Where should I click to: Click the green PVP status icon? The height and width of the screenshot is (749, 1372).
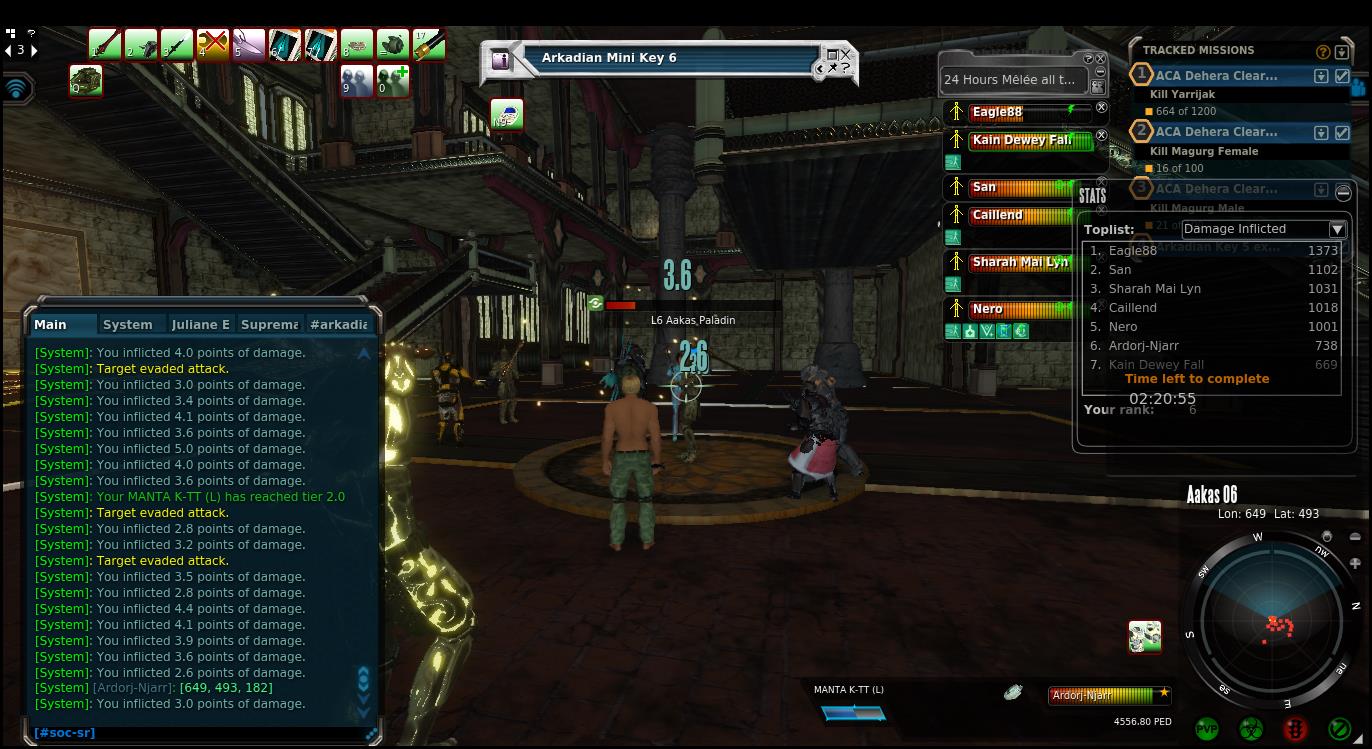click(x=1207, y=729)
